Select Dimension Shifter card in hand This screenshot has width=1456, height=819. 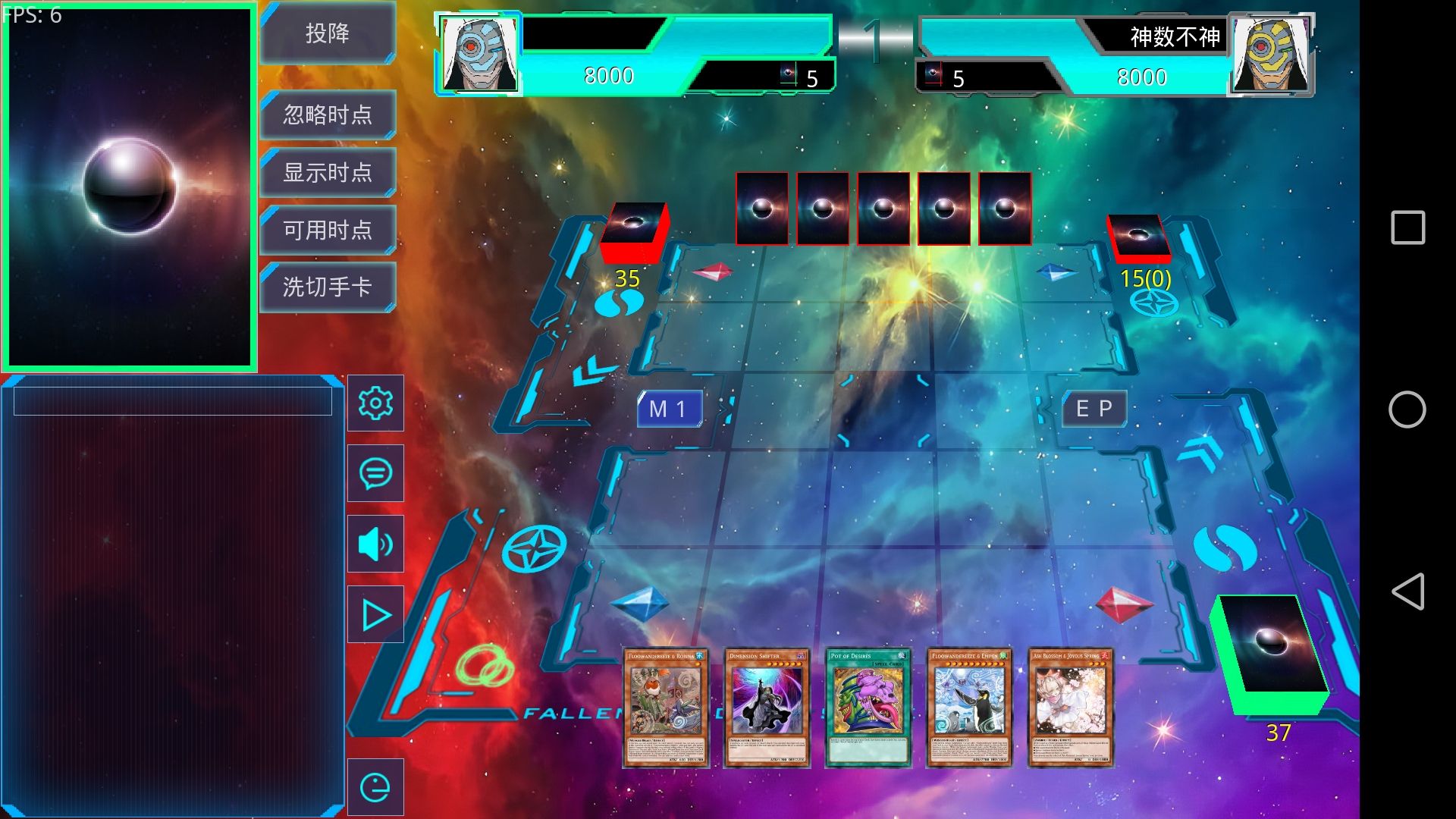tap(767, 707)
